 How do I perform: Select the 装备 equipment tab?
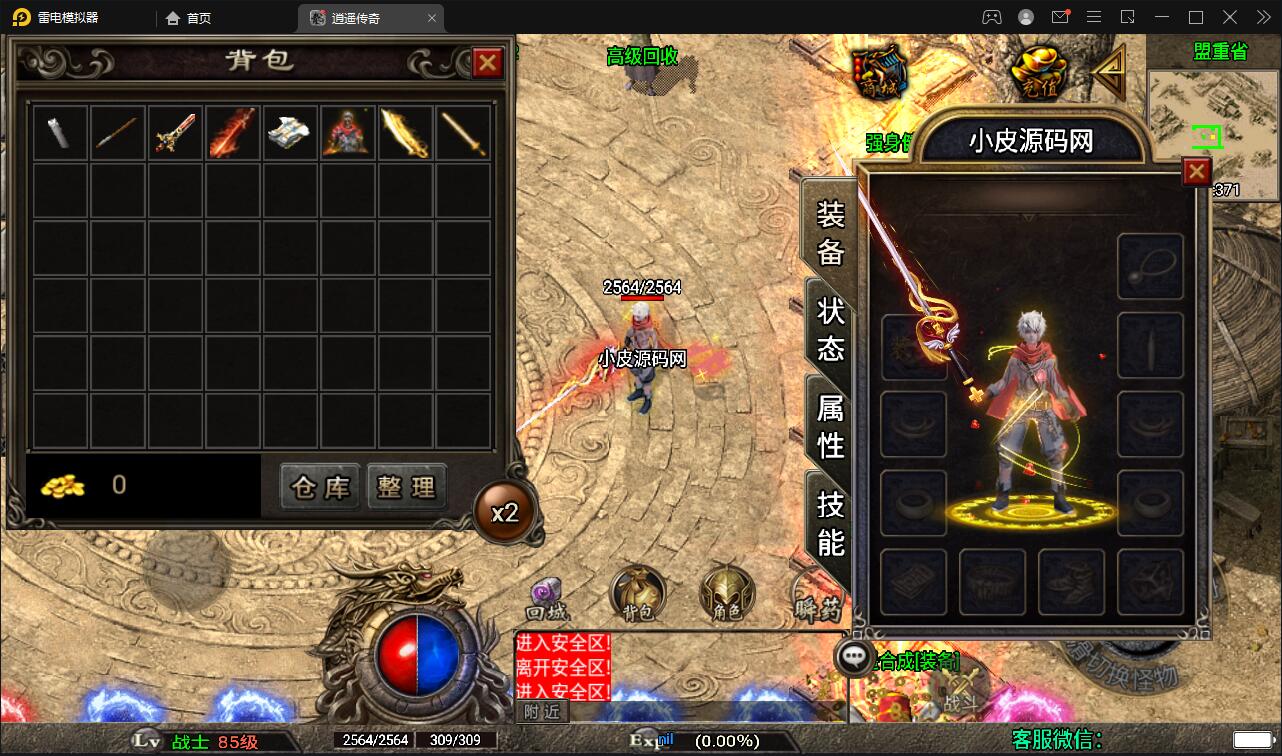831,232
